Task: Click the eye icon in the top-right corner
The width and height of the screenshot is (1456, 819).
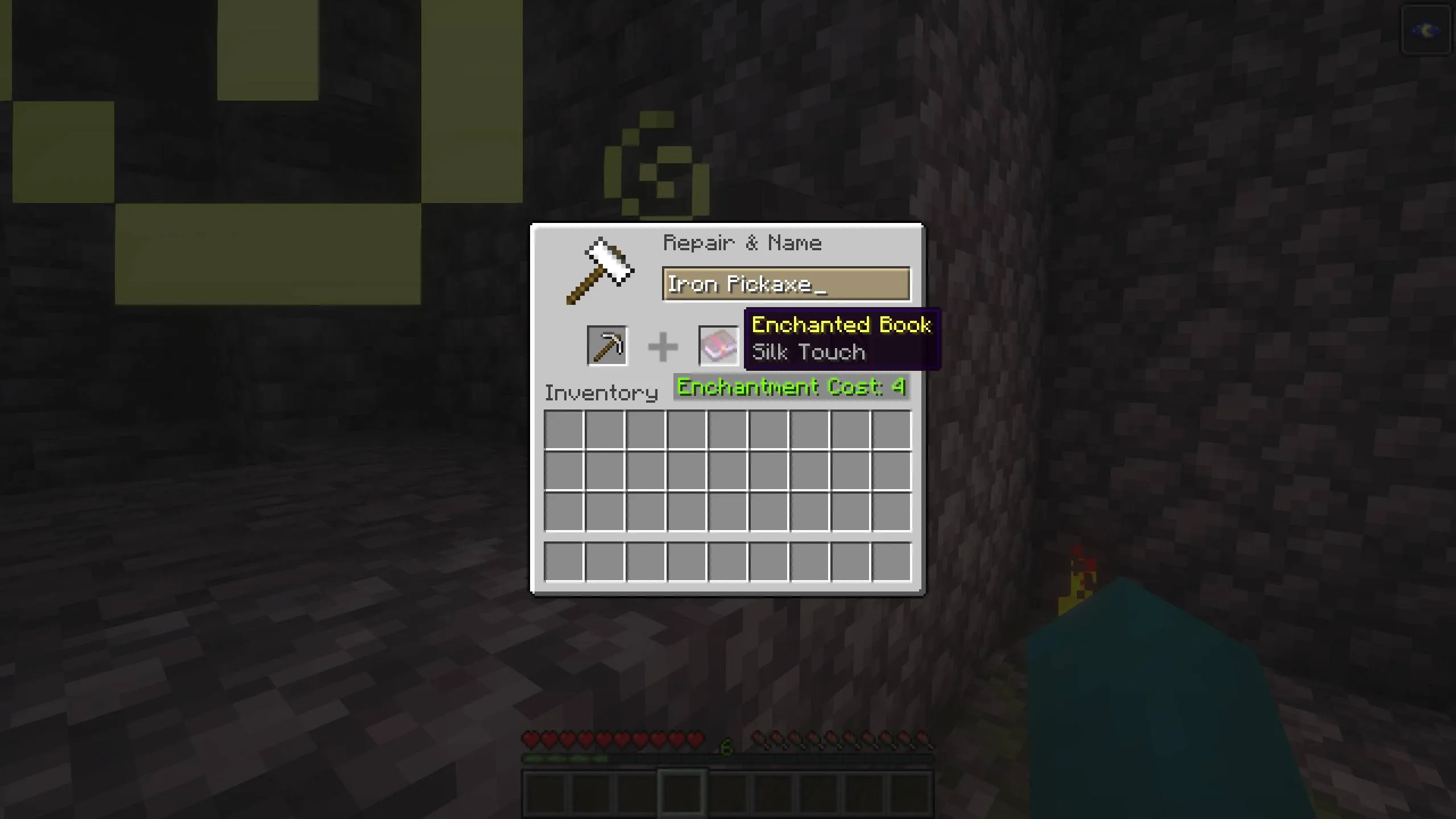Action: pyautogui.click(x=1426, y=29)
